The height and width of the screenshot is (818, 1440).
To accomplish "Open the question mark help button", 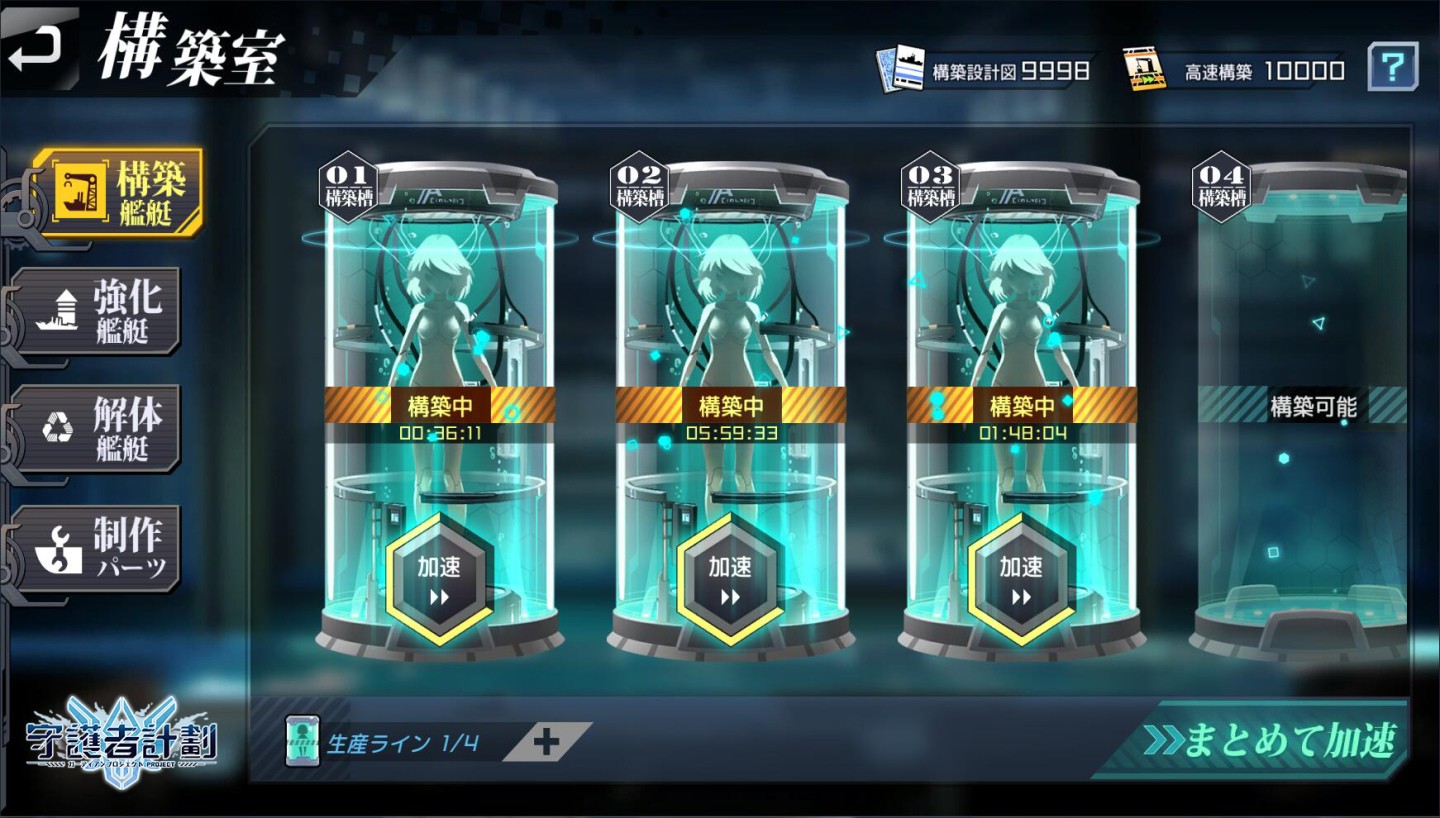I will [x=1392, y=68].
